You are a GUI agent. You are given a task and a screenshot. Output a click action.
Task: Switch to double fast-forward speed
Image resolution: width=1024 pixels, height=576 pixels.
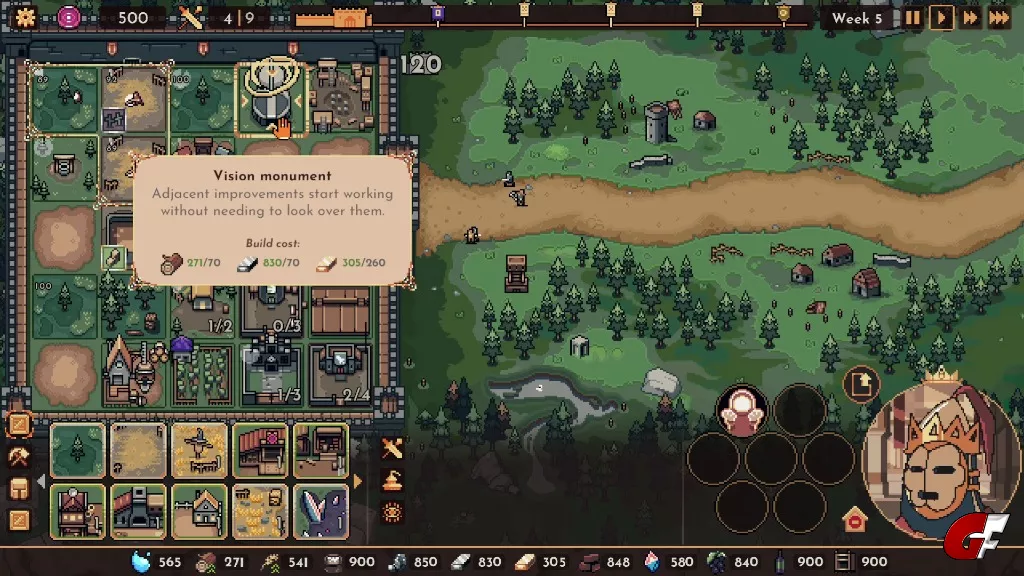coord(969,18)
